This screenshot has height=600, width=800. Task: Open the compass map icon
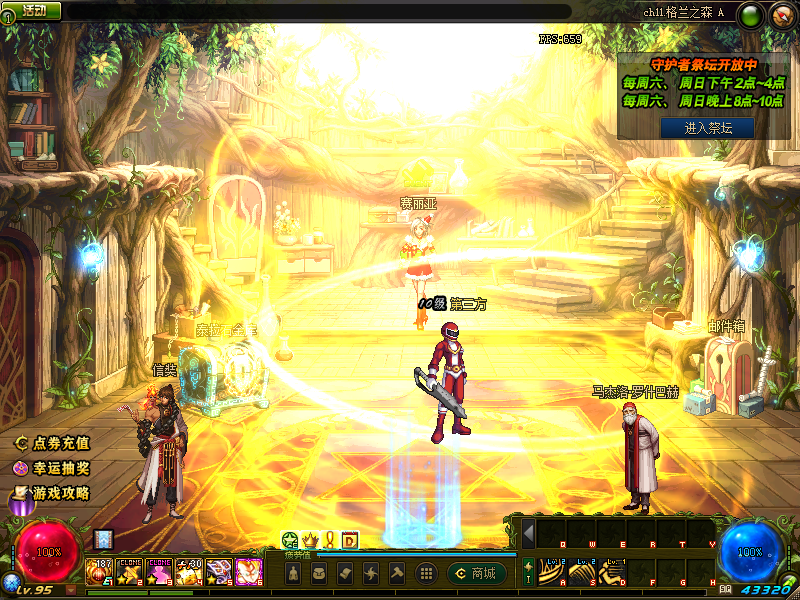[x=782, y=14]
